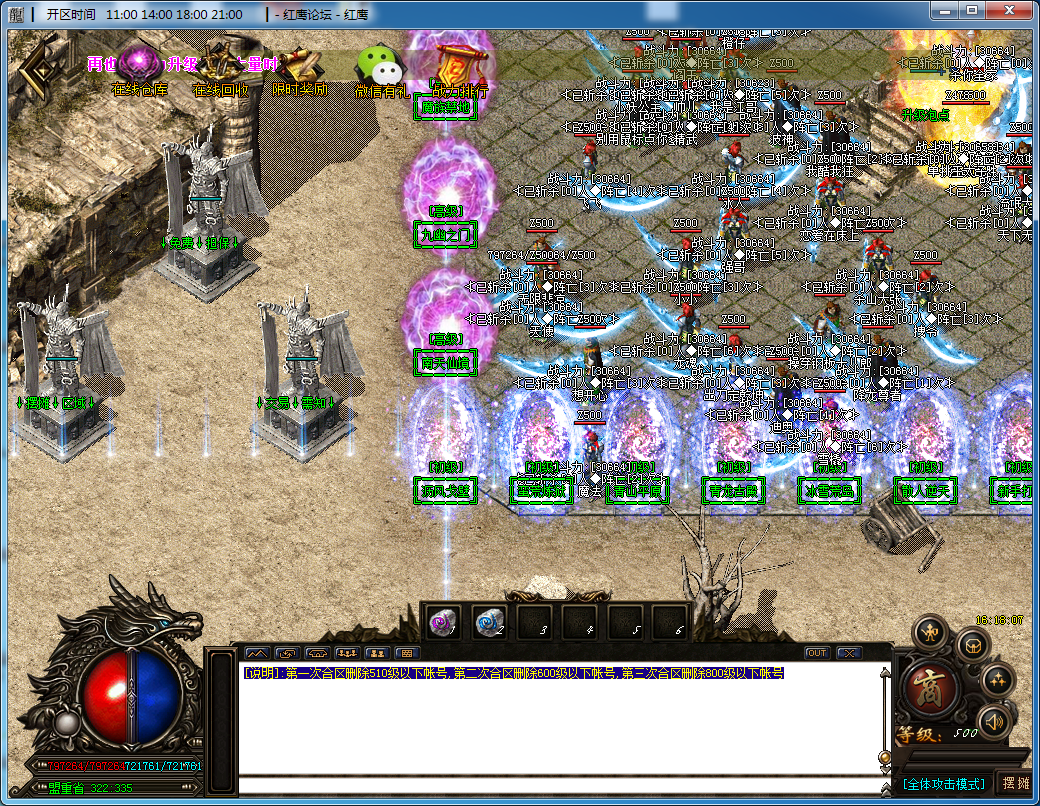
Task: Switch the 全体攻击模式 attack mode
Action: click(x=943, y=784)
